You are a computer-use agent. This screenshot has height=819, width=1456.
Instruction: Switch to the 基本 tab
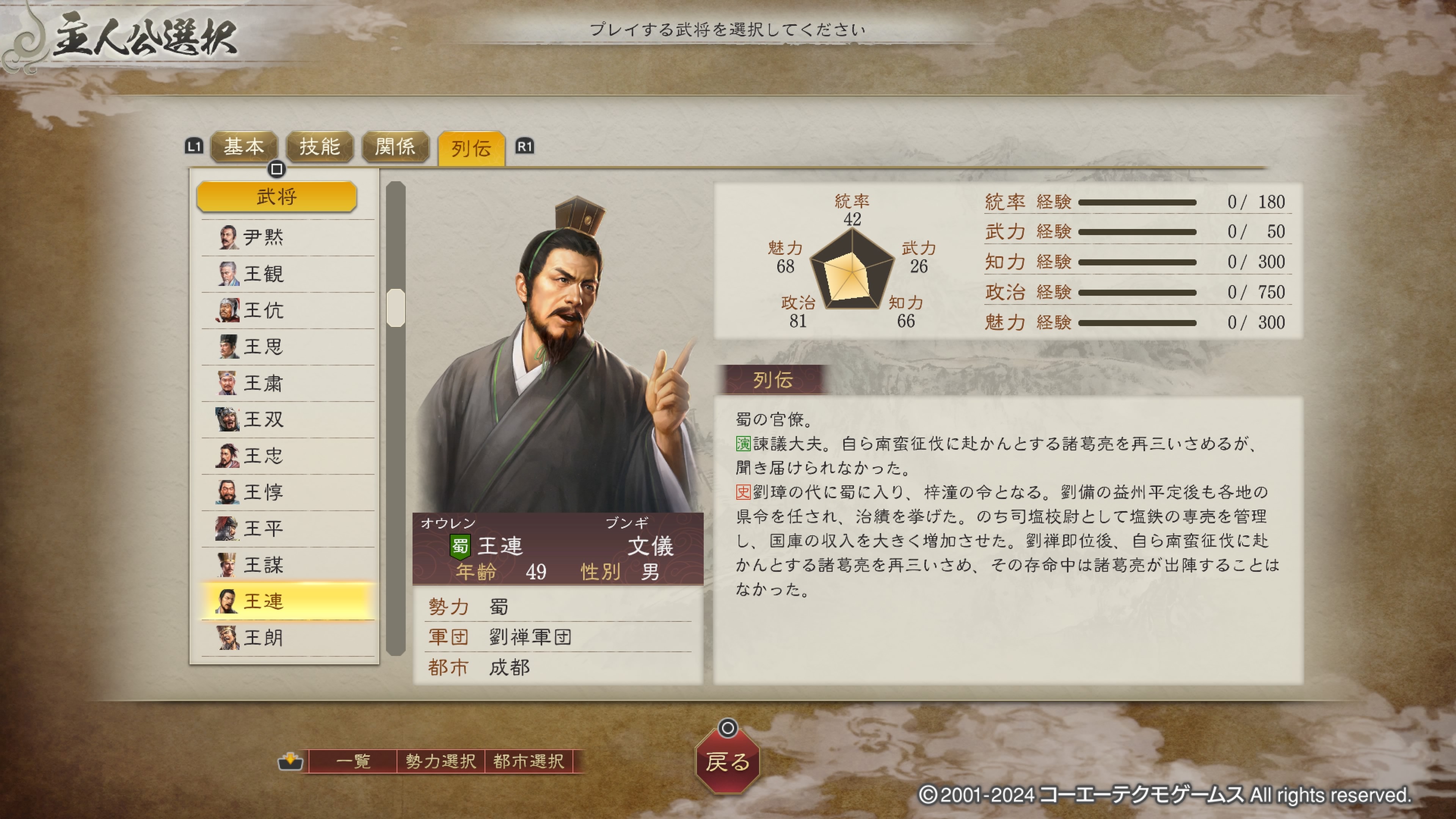pos(243,147)
